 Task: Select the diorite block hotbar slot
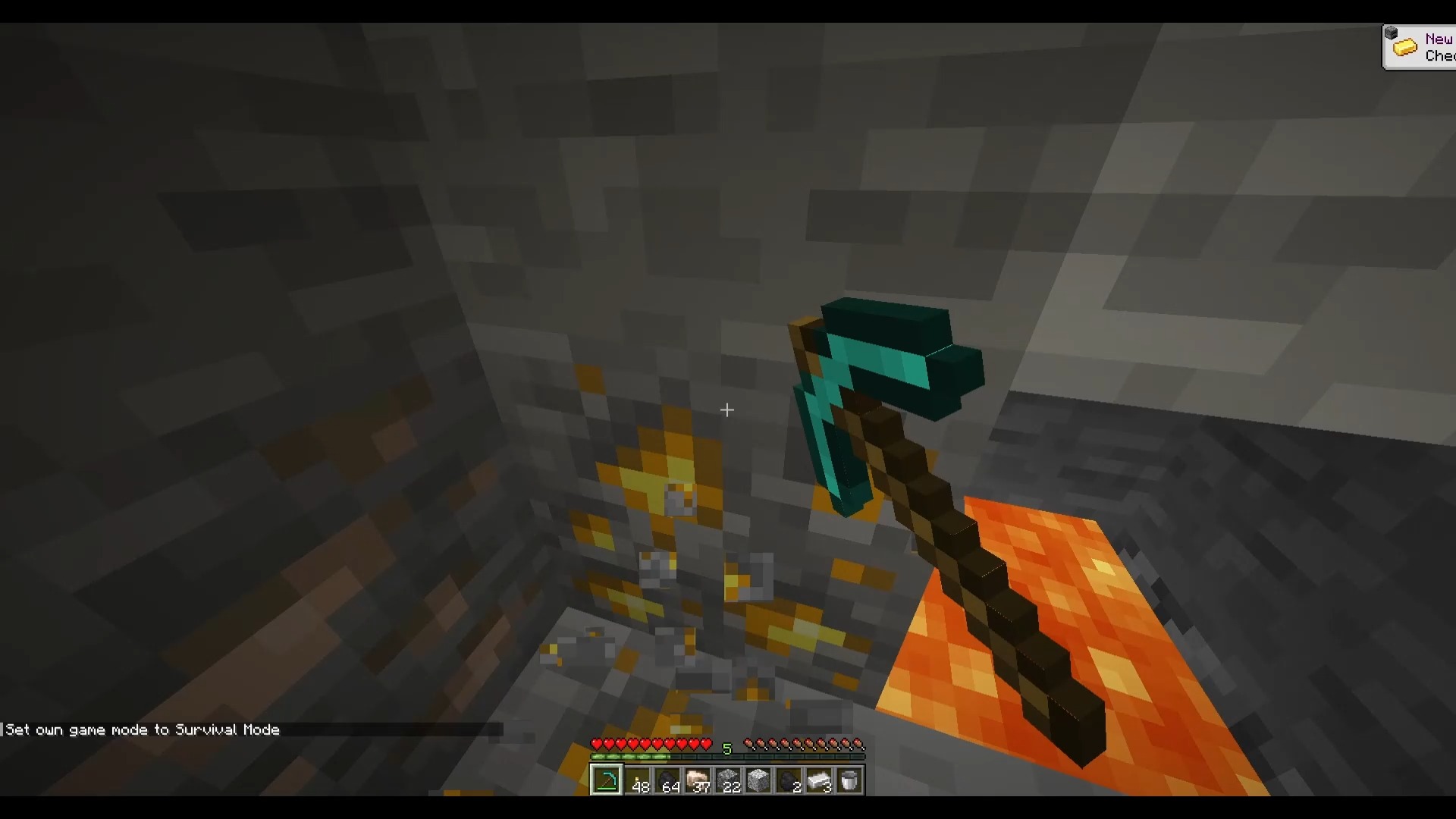tap(759, 780)
